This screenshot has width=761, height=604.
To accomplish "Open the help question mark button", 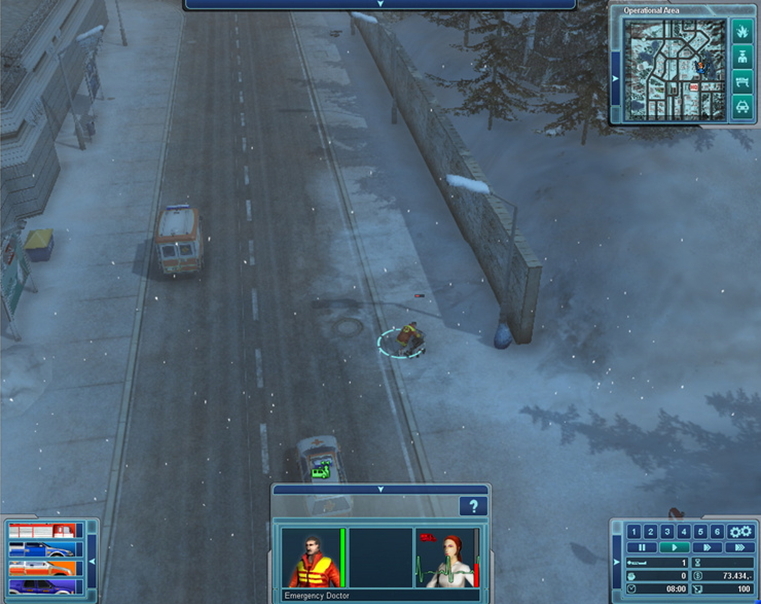I will point(472,507).
